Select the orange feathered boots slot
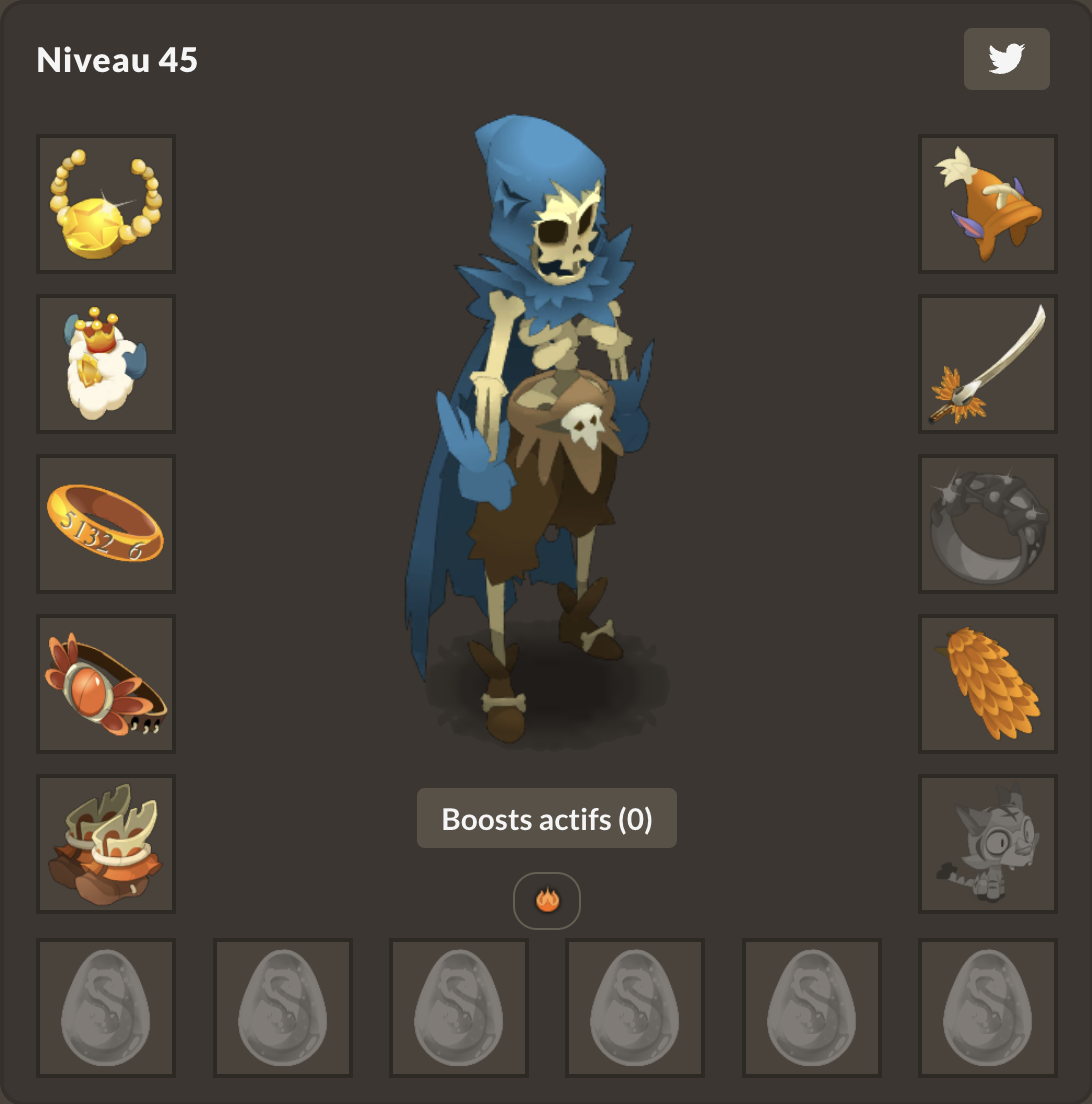The width and height of the screenshot is (1092, 1104). point(106,844)
